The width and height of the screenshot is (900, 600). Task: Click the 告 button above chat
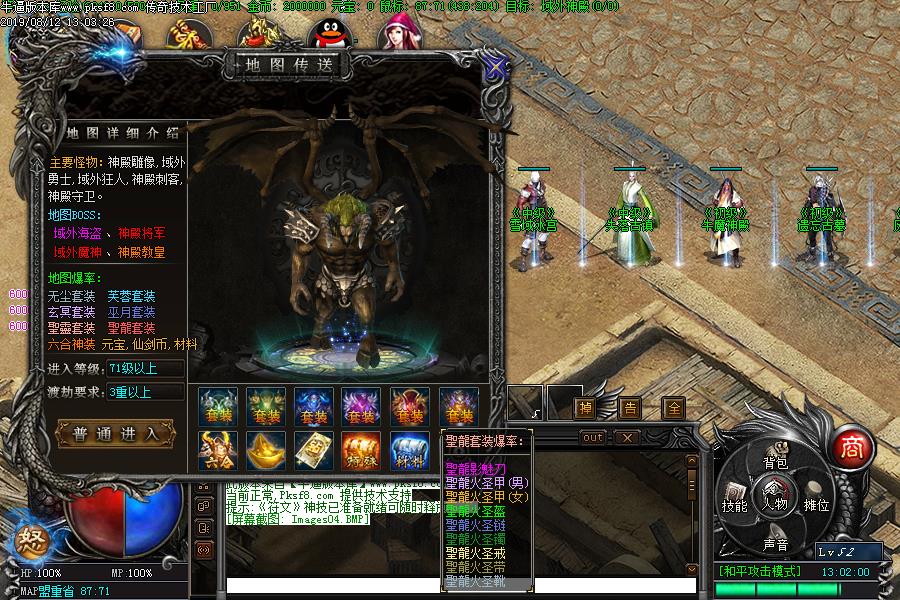click(630, 407)
